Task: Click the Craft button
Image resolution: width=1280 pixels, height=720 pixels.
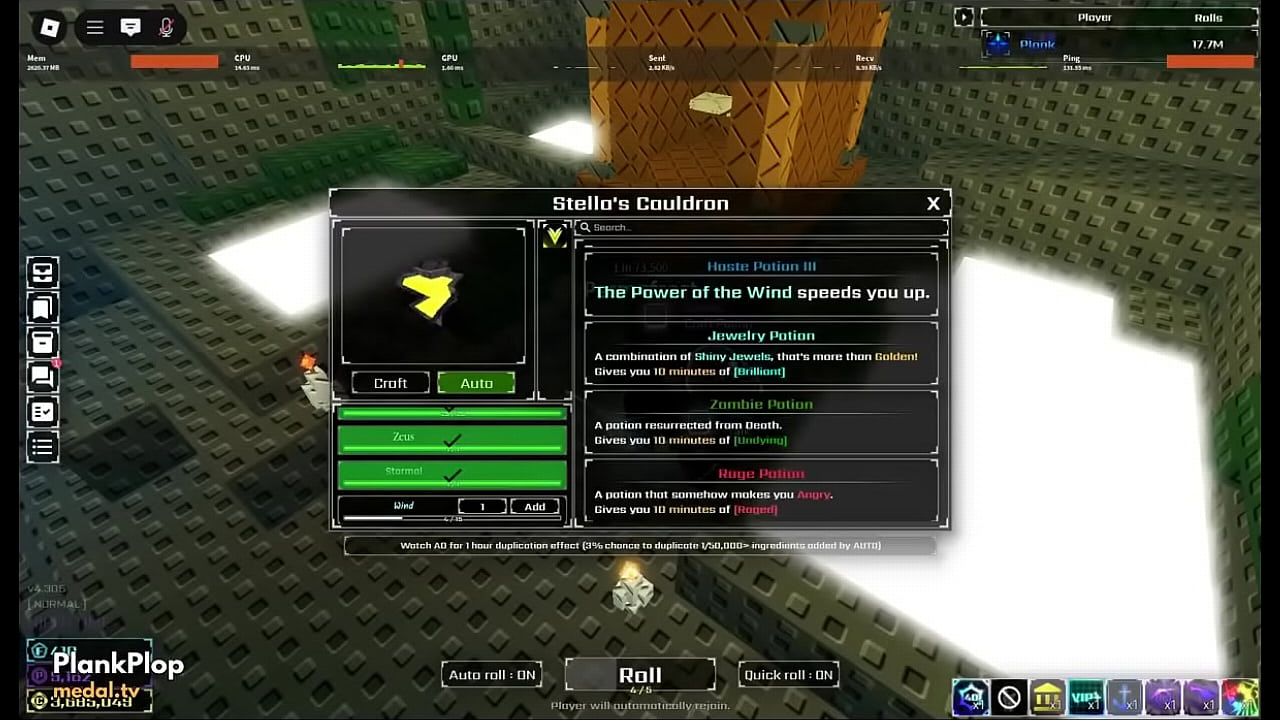Action: coord(390,383)
